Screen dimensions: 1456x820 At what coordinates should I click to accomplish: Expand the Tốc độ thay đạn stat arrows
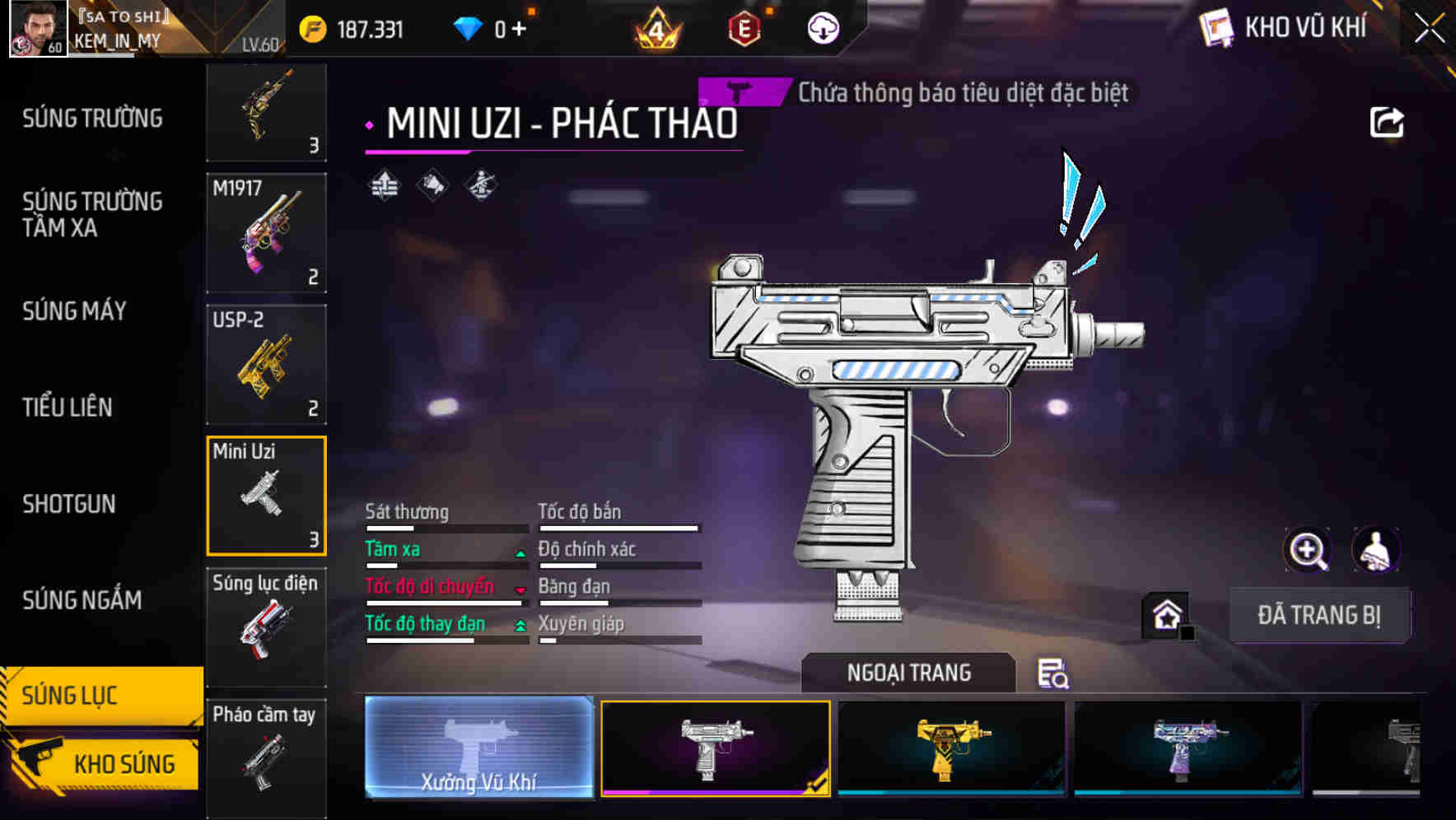point(520,627)
